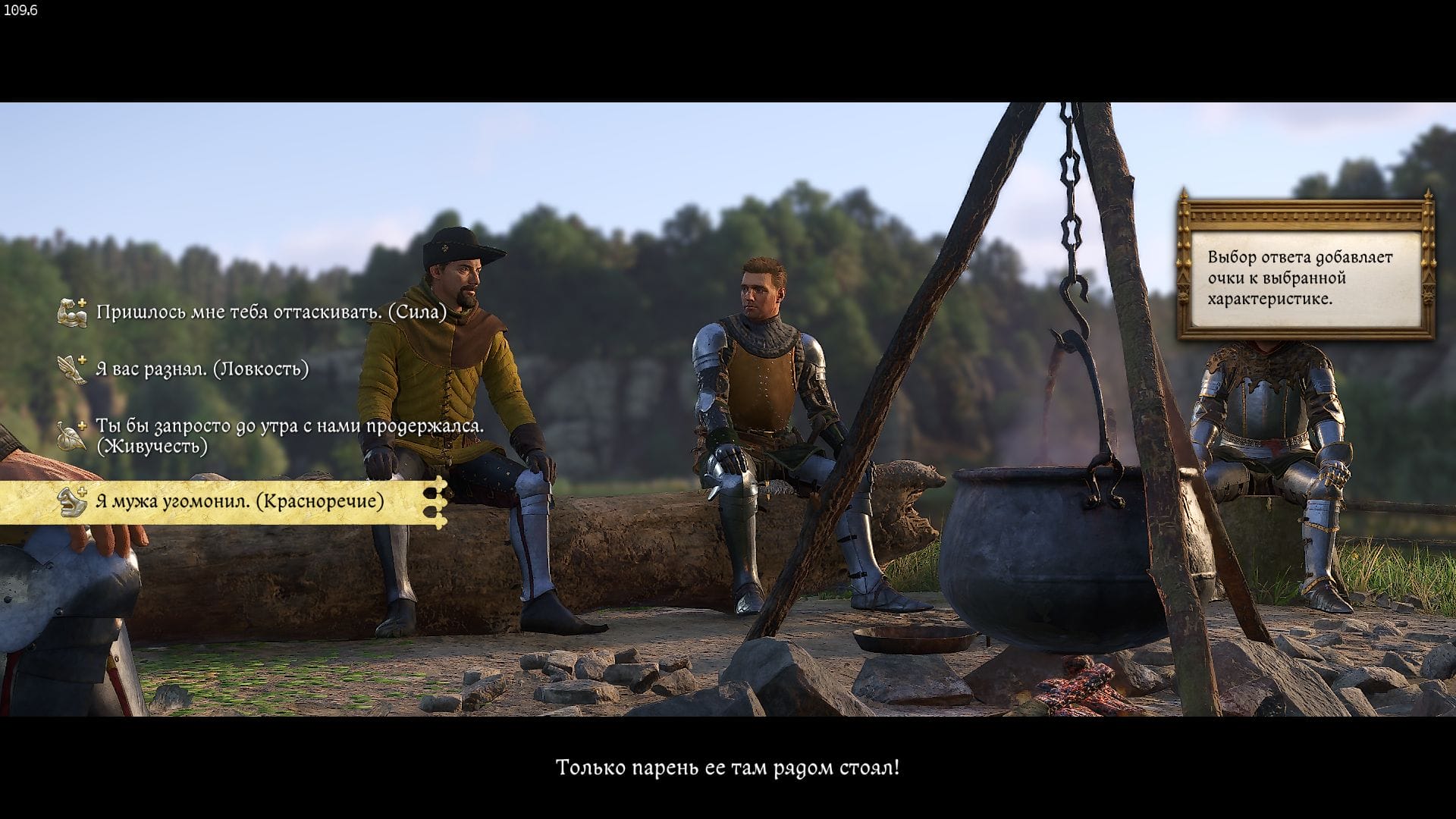The image size is (1456, 819).
Task: Choose the Strength reply "Пришлось мне тебя оттаскивать"
Action: coord(271,312)
